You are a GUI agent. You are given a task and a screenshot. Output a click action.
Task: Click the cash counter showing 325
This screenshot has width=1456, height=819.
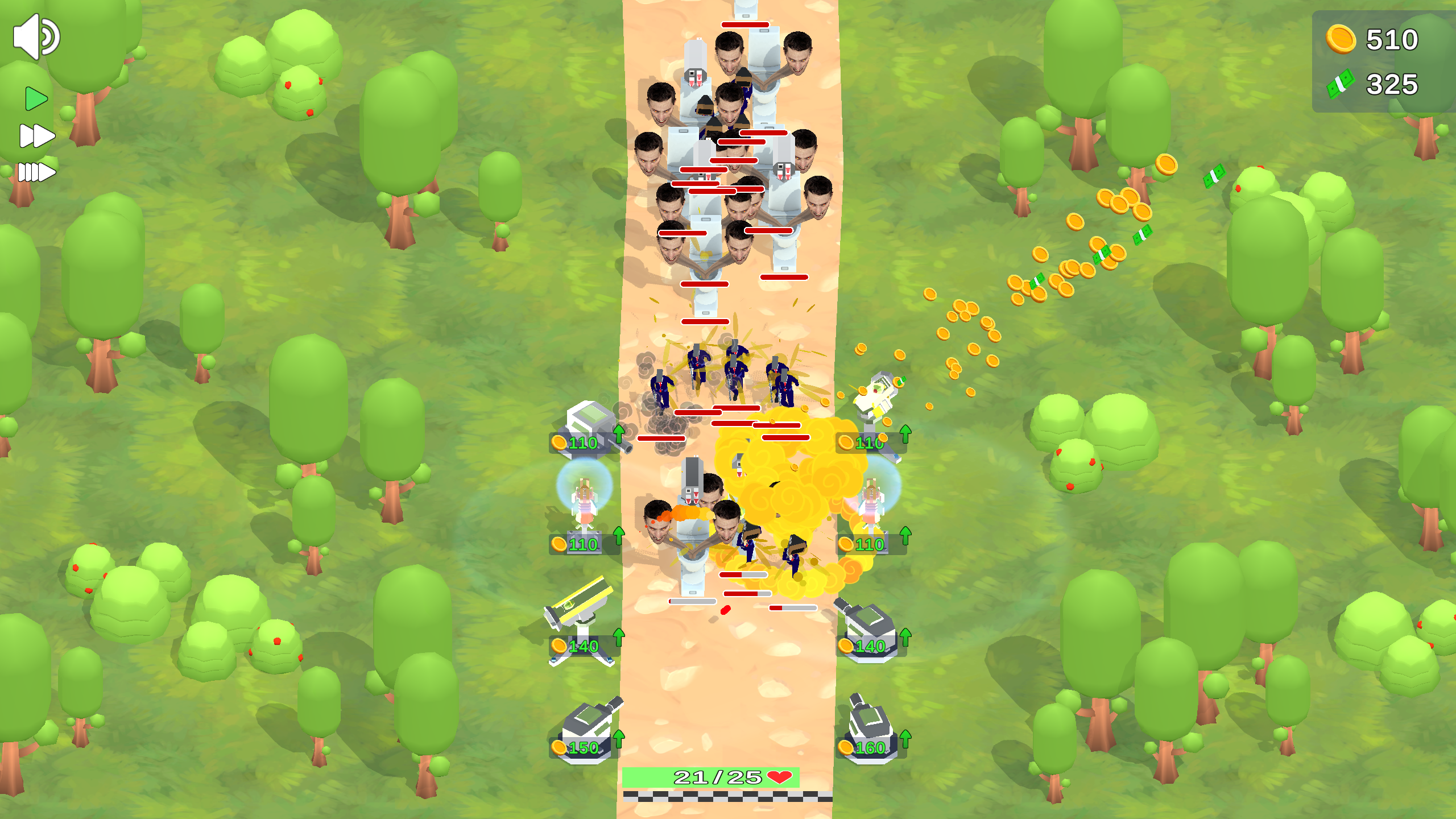pyautogui.click(x=1393, y=84)
